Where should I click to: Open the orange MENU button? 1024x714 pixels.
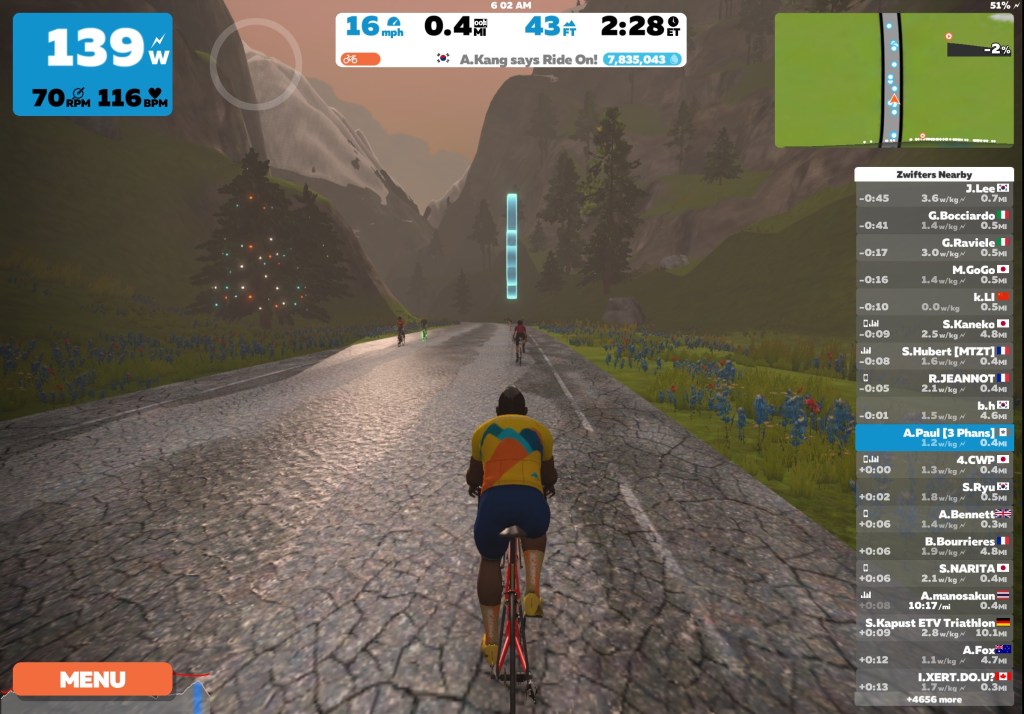pos(92,680)
